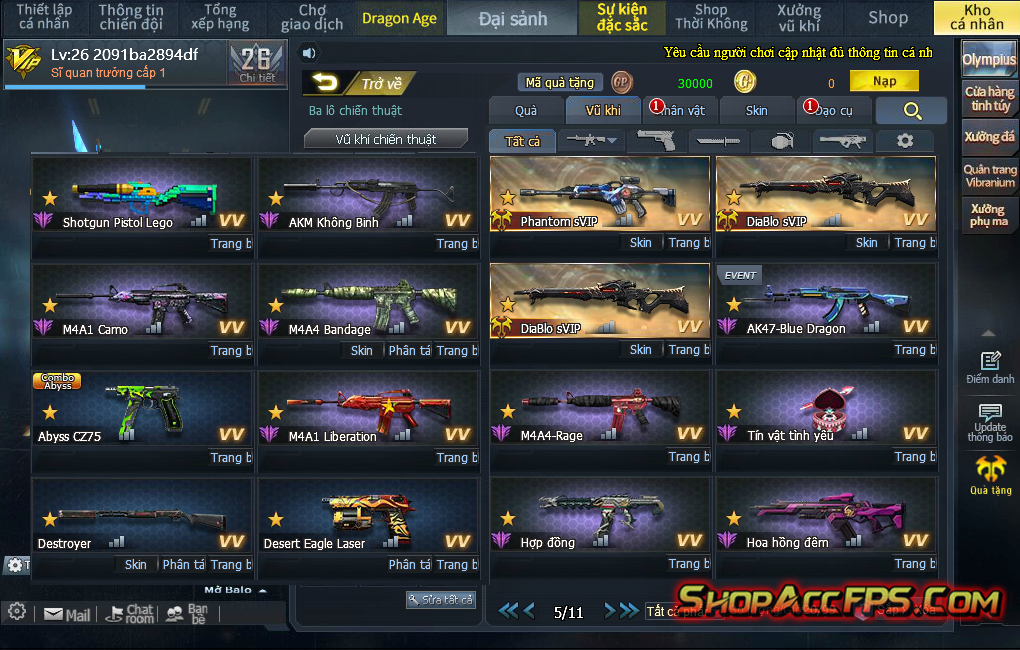Open the Quà tặng gift icon
Image resolution: width=1020 pixels, height=650 pixels.
tap(990, 473)
